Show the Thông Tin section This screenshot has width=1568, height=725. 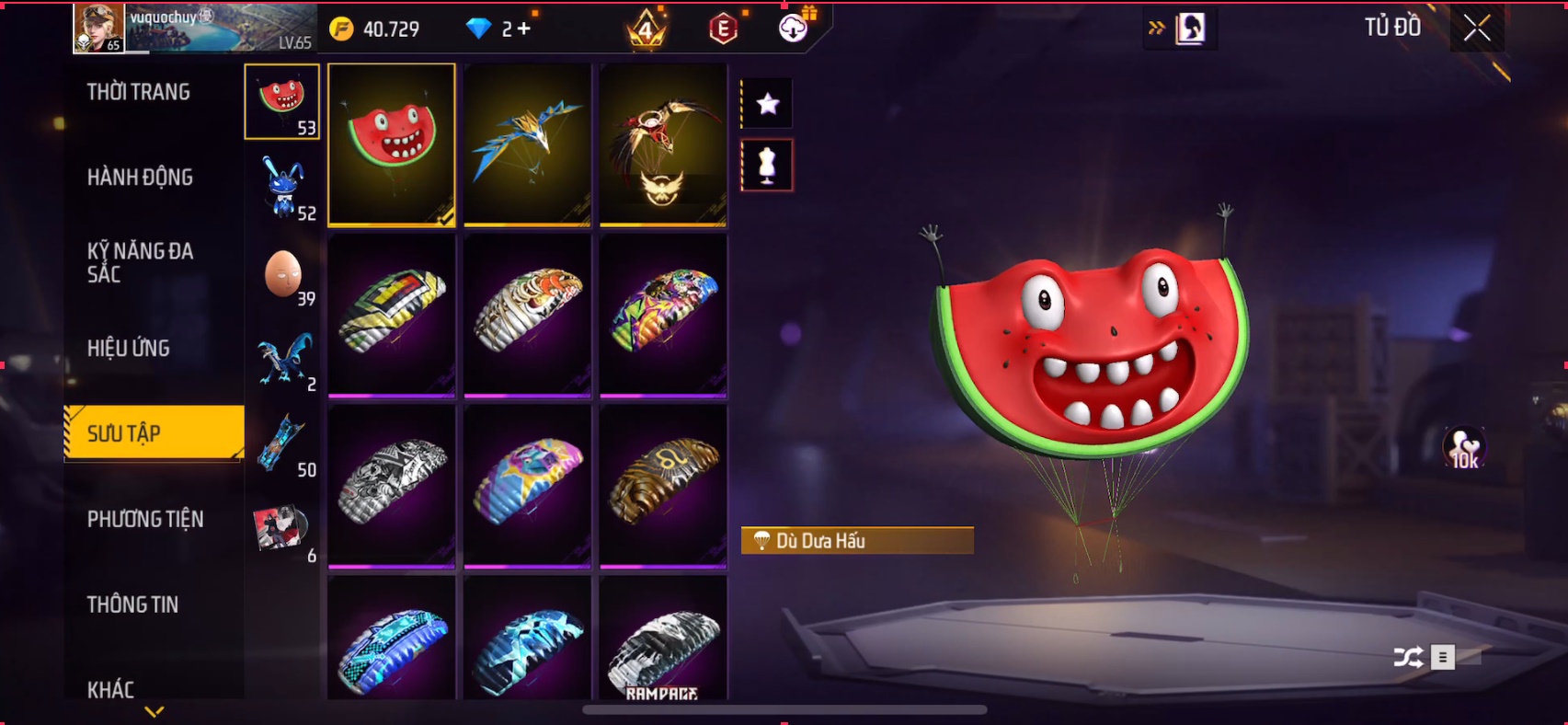[x=132, y=604]
